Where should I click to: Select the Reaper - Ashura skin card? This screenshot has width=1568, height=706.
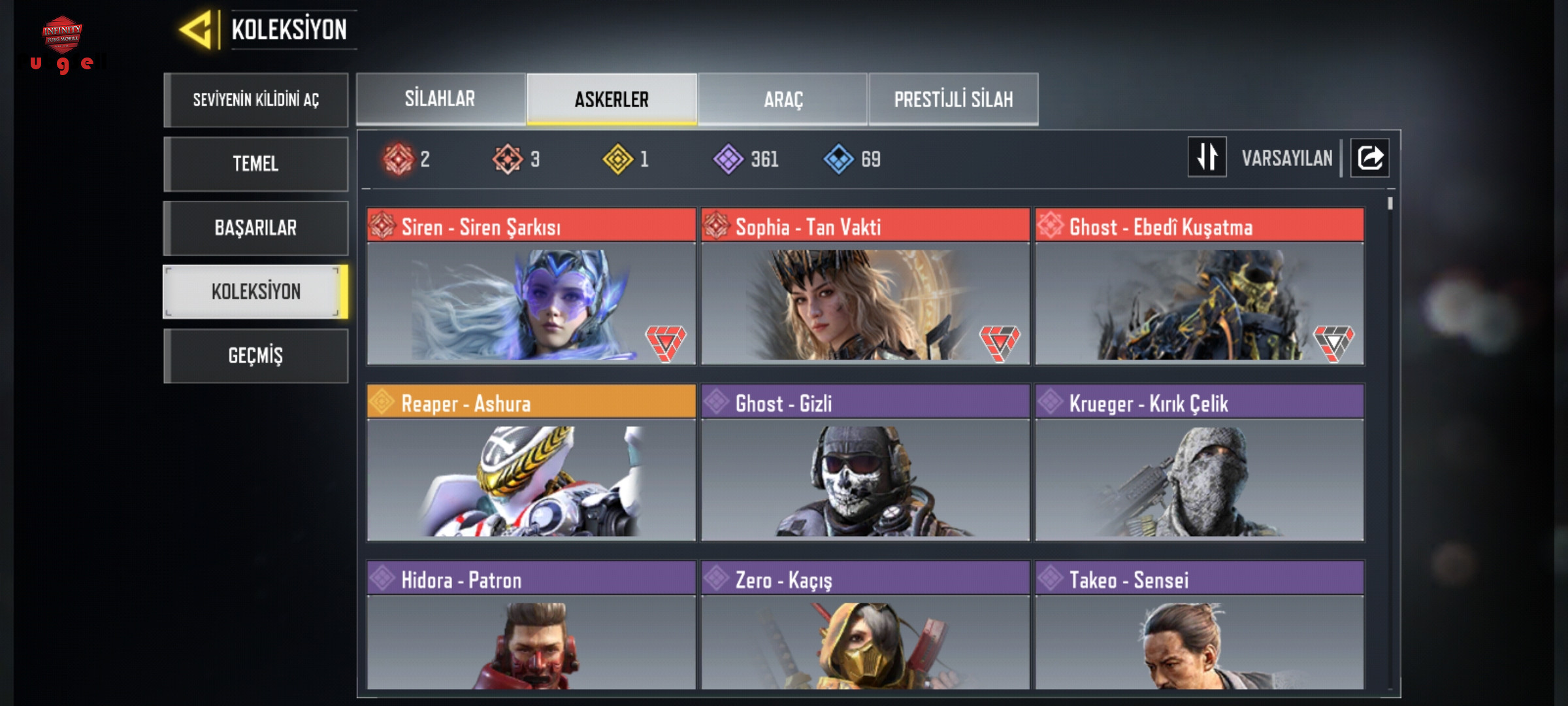531,463
